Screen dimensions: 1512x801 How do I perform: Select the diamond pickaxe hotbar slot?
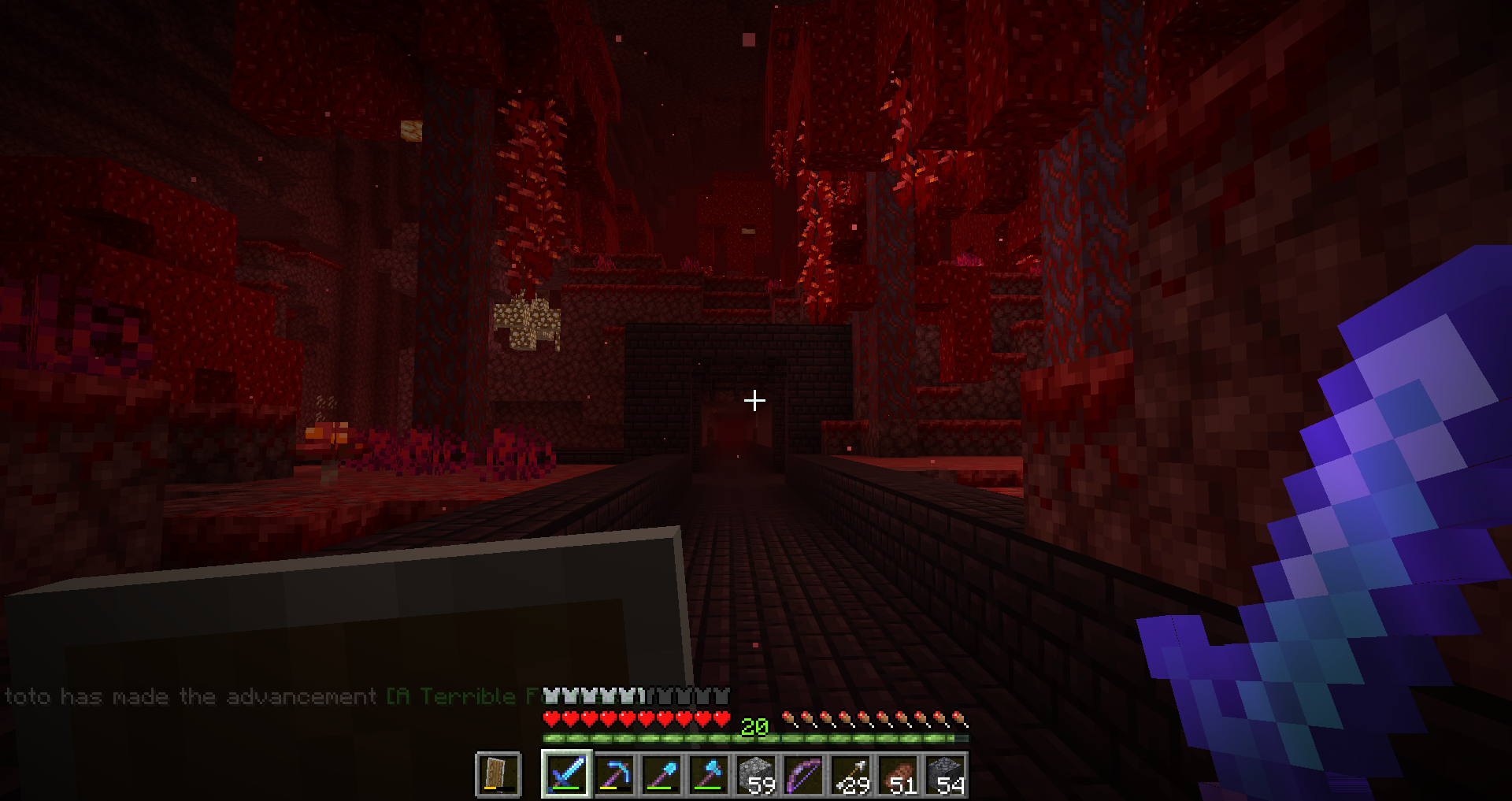[614, 774]
